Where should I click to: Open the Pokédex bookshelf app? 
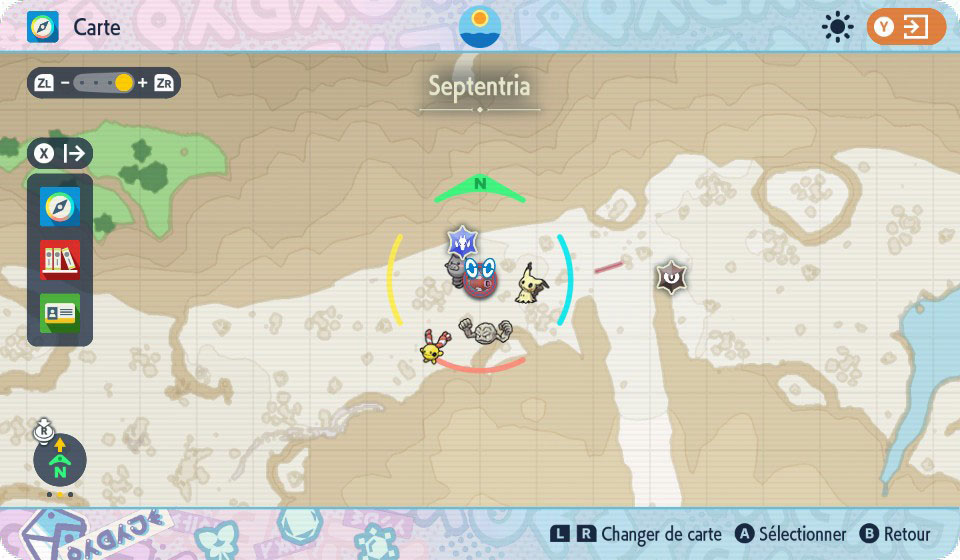(x=60, y=260)
